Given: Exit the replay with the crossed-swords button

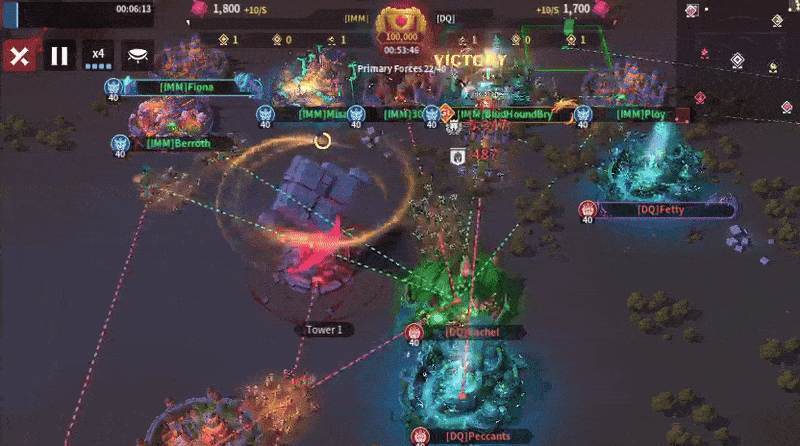Looking at the screenshot, I should point(19,56).
